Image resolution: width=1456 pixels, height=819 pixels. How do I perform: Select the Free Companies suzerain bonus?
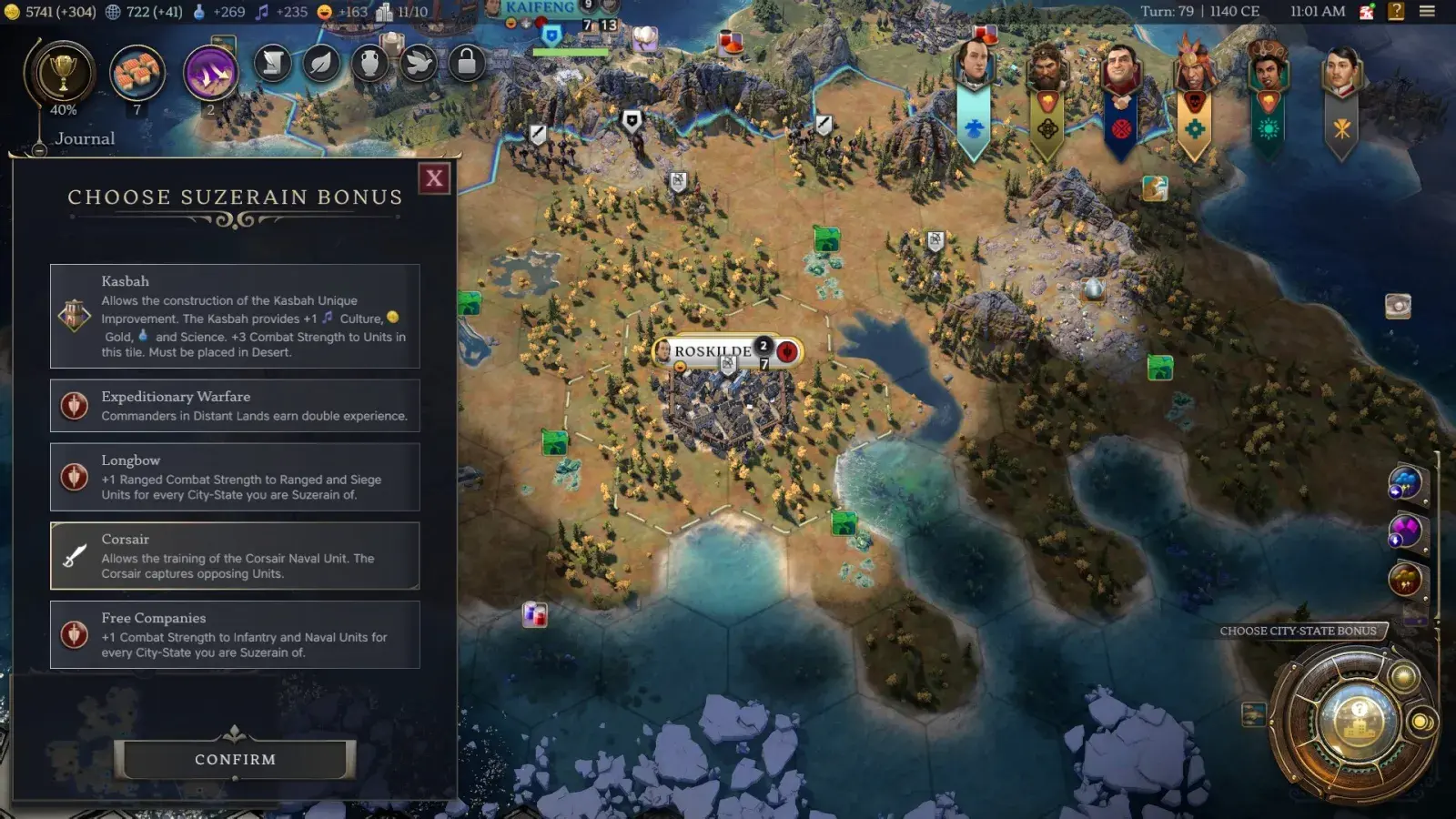pos(234,634)
